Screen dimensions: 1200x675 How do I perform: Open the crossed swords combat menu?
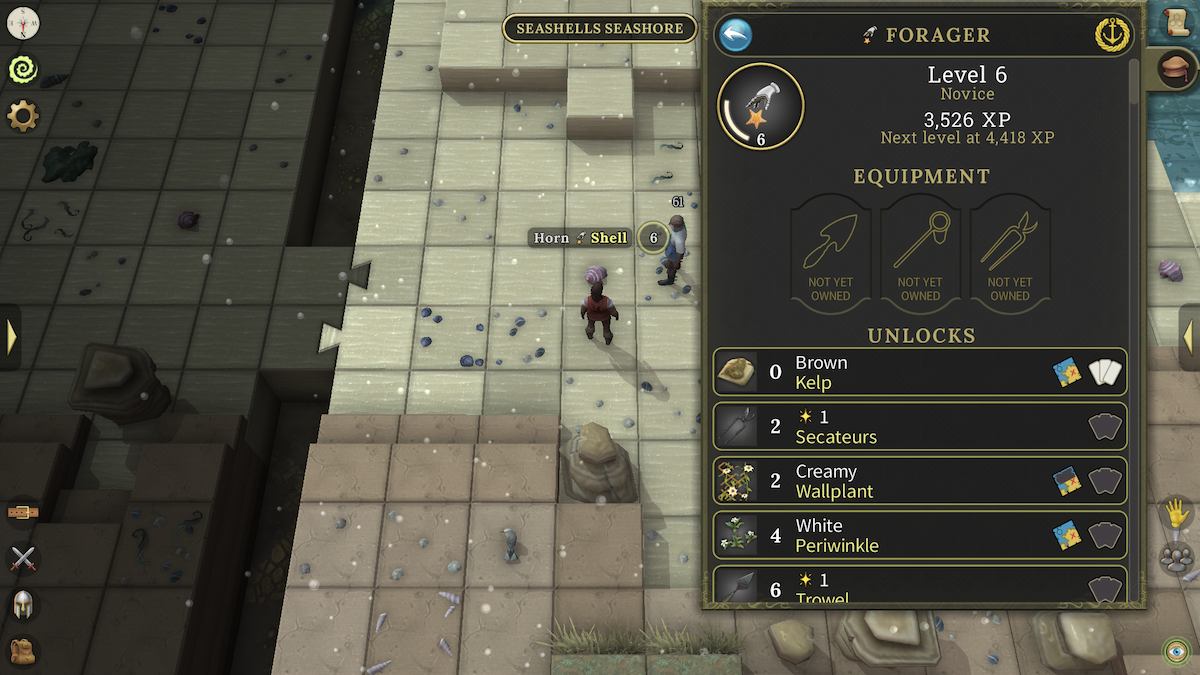tap(22, 559)
